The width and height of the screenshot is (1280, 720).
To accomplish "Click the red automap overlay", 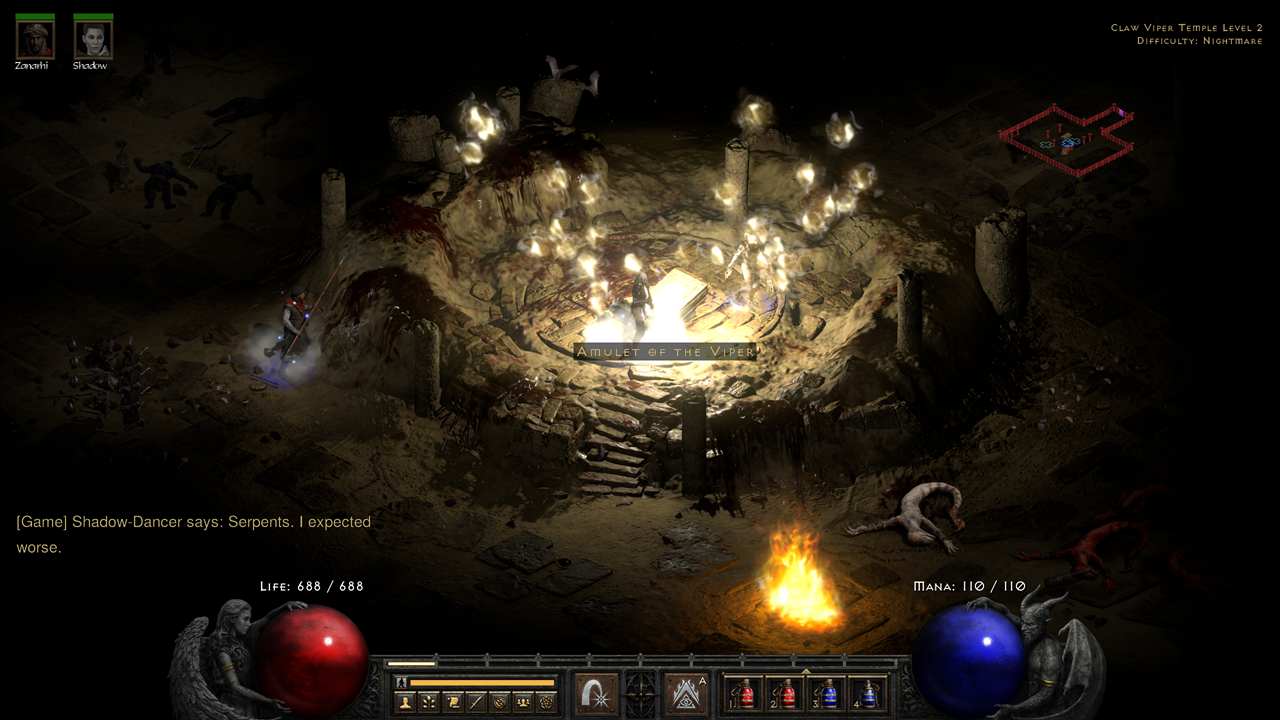I will 1067,140.
